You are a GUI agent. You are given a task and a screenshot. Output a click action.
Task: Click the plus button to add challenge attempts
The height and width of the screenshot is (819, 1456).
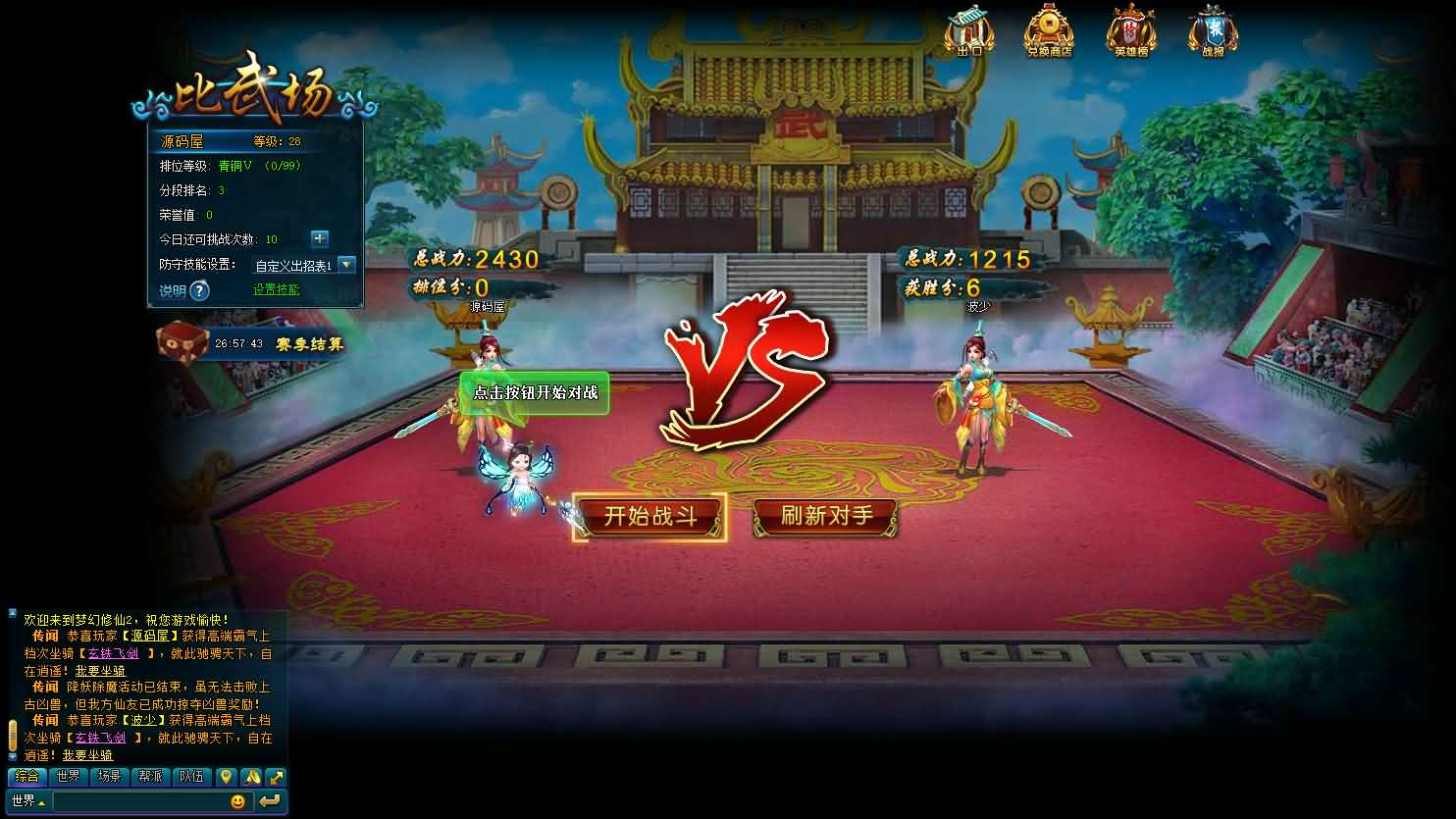[319, 238]
